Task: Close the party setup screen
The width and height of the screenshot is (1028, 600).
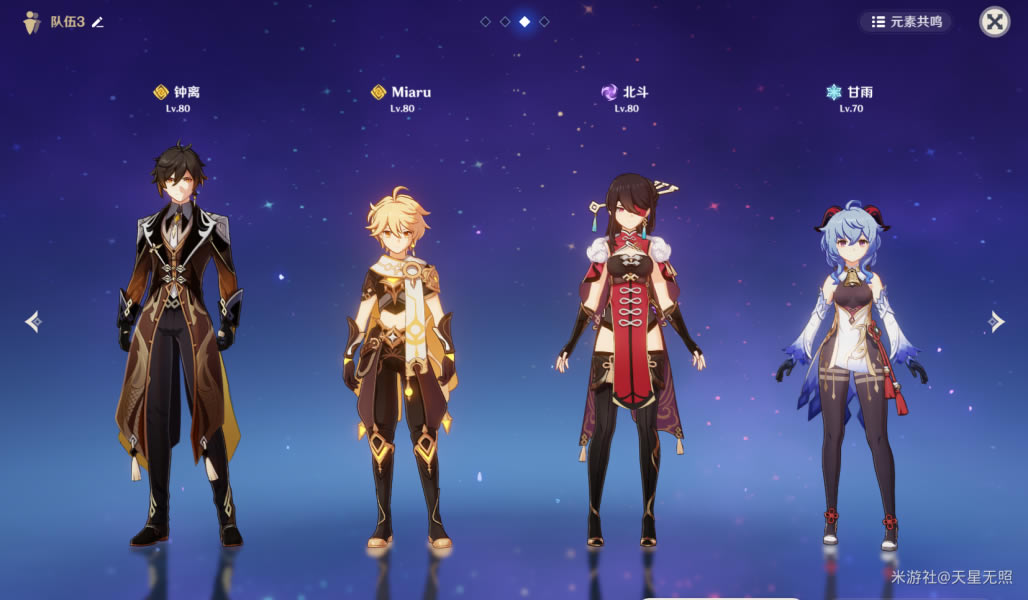Action: click(994, 22)
